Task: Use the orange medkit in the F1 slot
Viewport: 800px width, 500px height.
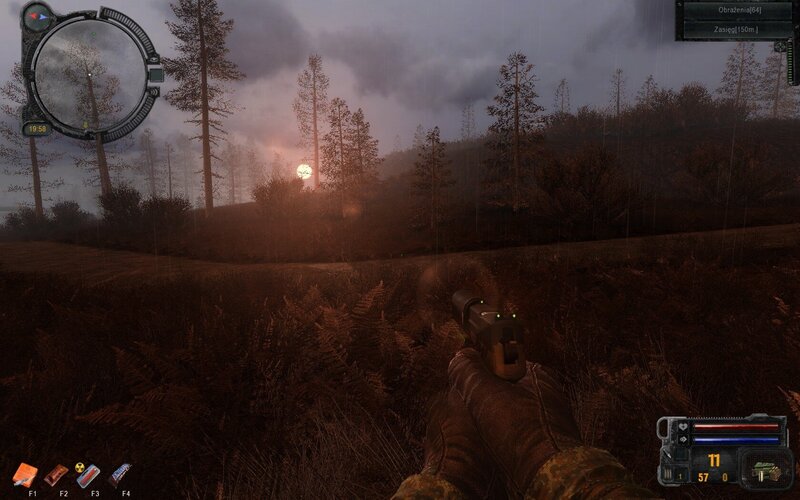Action: [27, 474]
